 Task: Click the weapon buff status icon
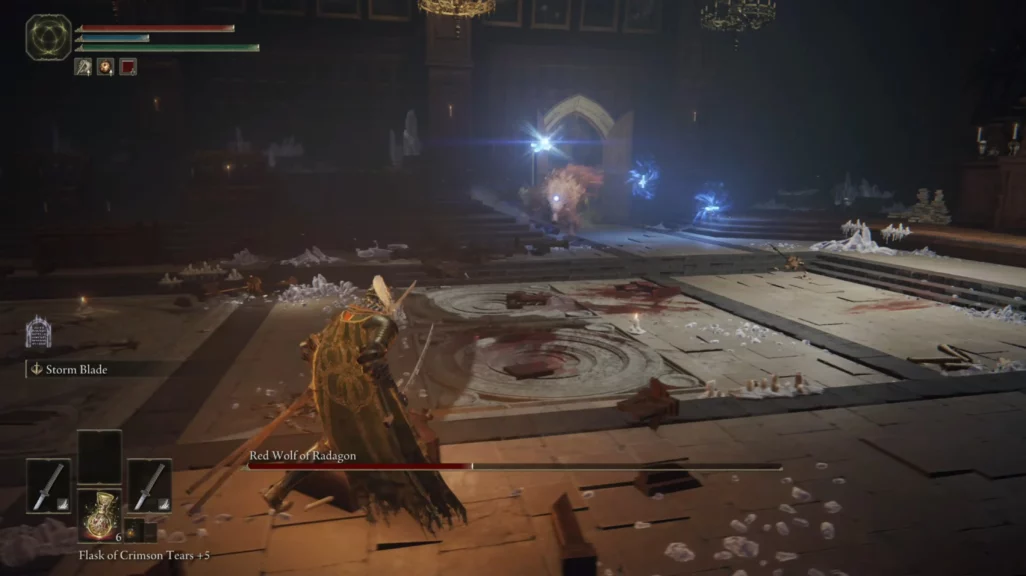point(83,67)
